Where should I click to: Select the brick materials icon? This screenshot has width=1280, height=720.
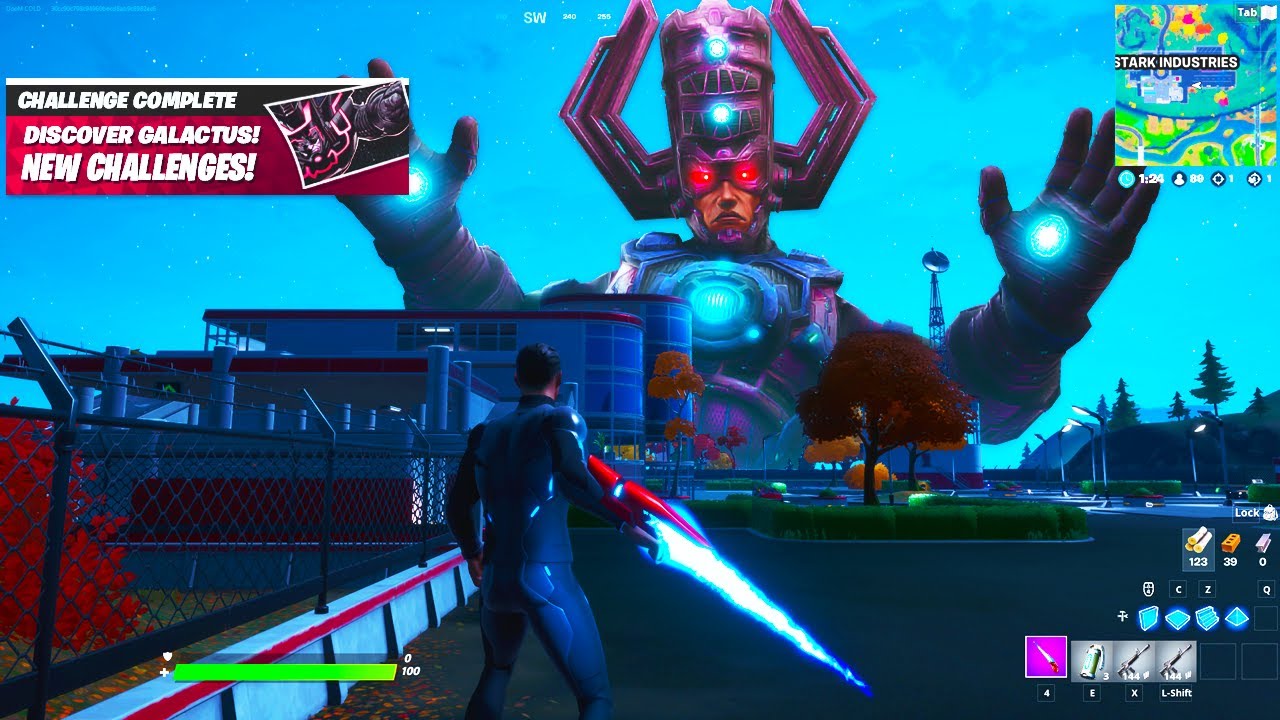(x=1229, y=544)
